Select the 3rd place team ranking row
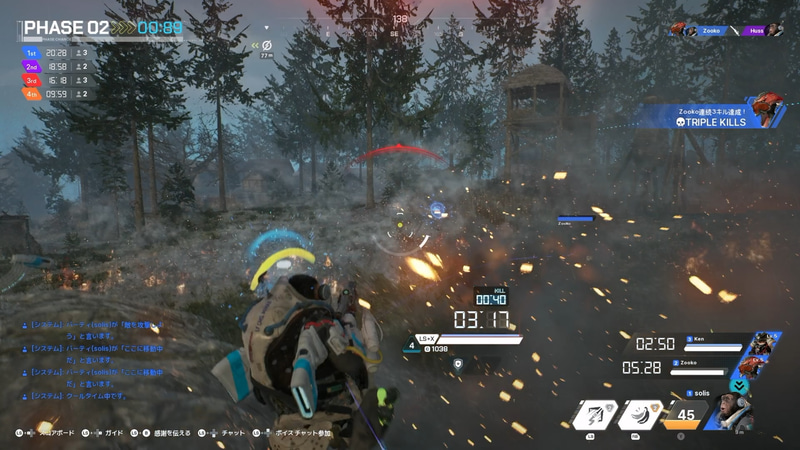Viewport: 800px width, 450px height. (x=60, y=80)
